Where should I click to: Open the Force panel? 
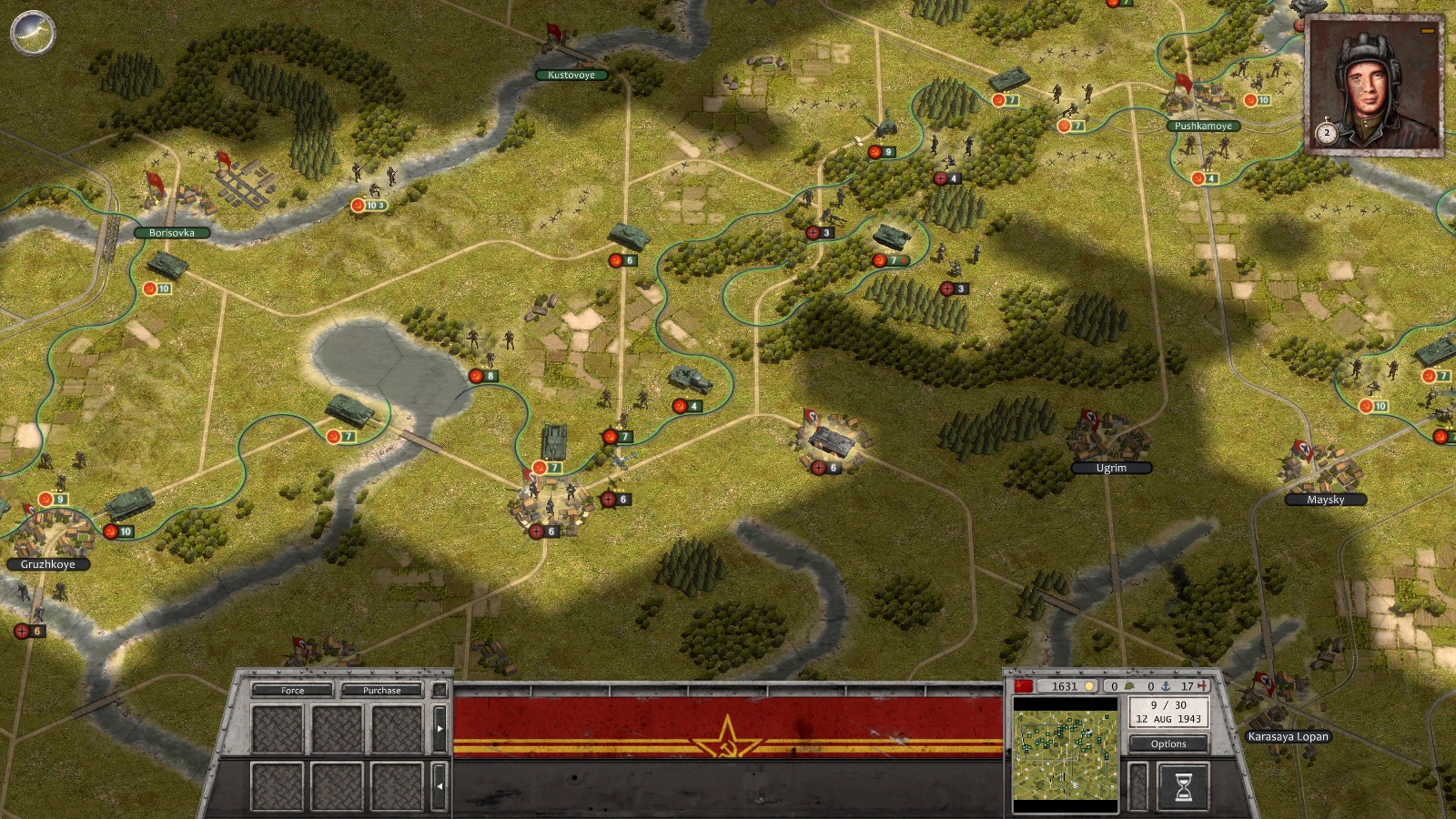coord(292,691)
